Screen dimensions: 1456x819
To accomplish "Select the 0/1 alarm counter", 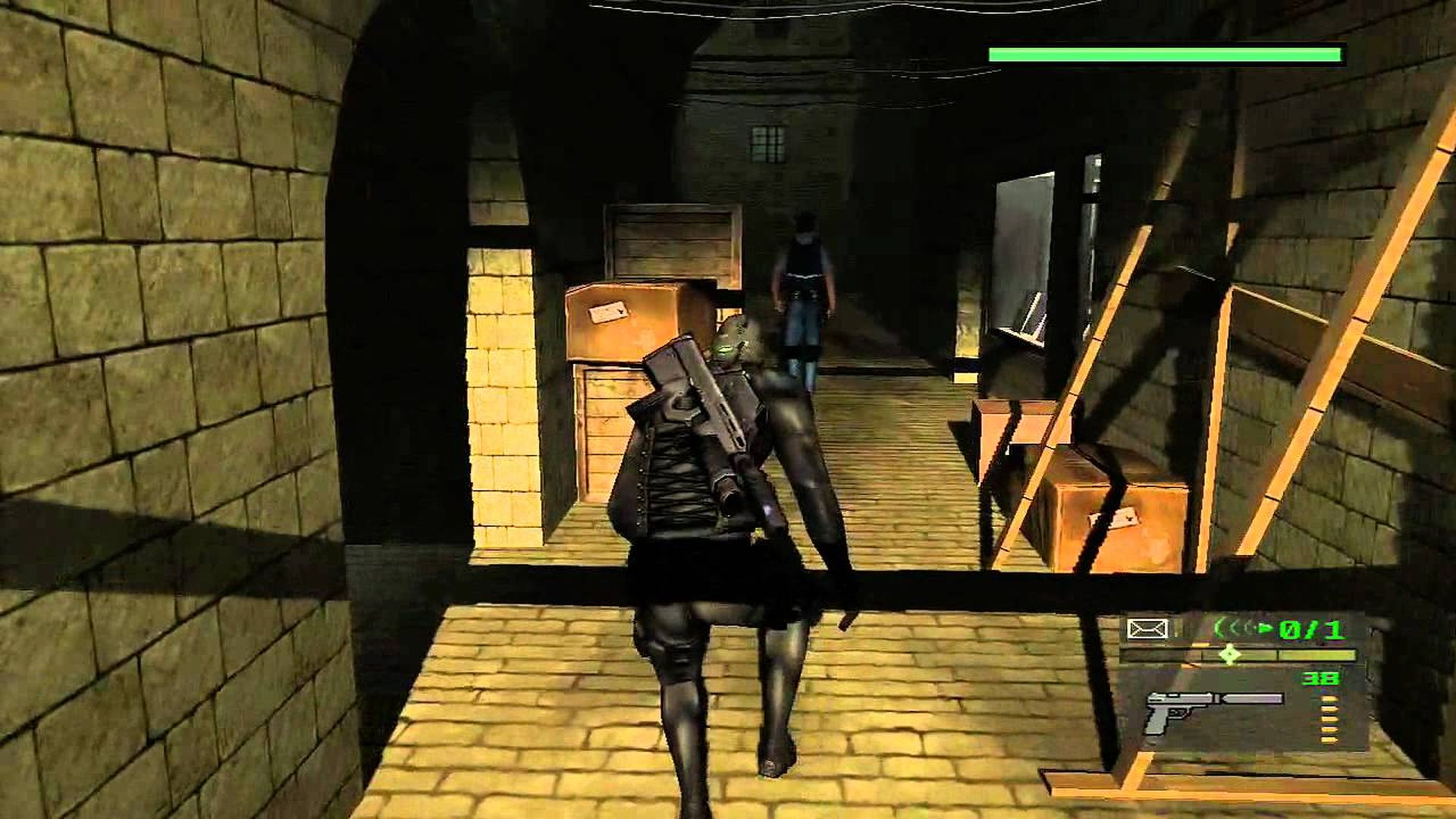I will (x=1310, y=628).
